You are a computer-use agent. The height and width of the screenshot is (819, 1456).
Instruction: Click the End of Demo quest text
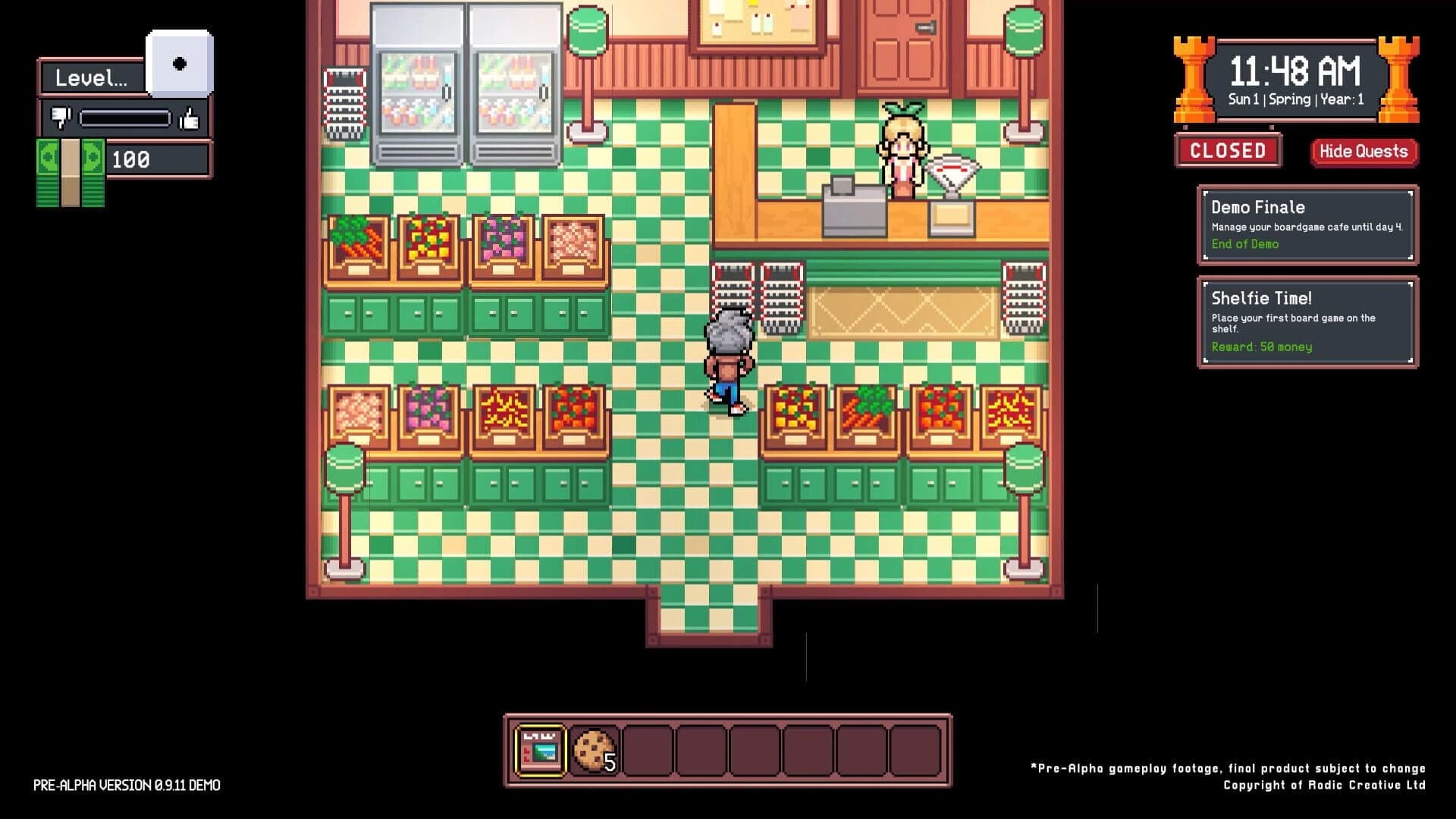tap(1246, 244)
